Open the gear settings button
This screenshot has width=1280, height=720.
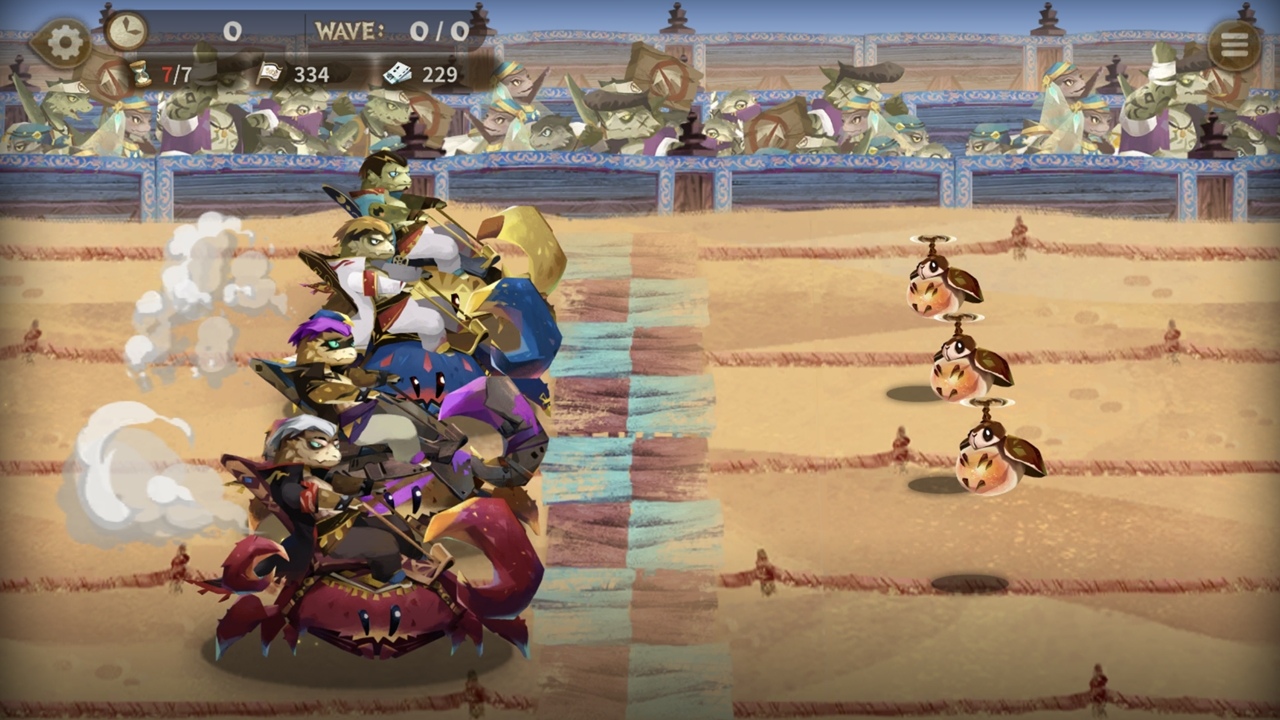[x=64, y=43]
